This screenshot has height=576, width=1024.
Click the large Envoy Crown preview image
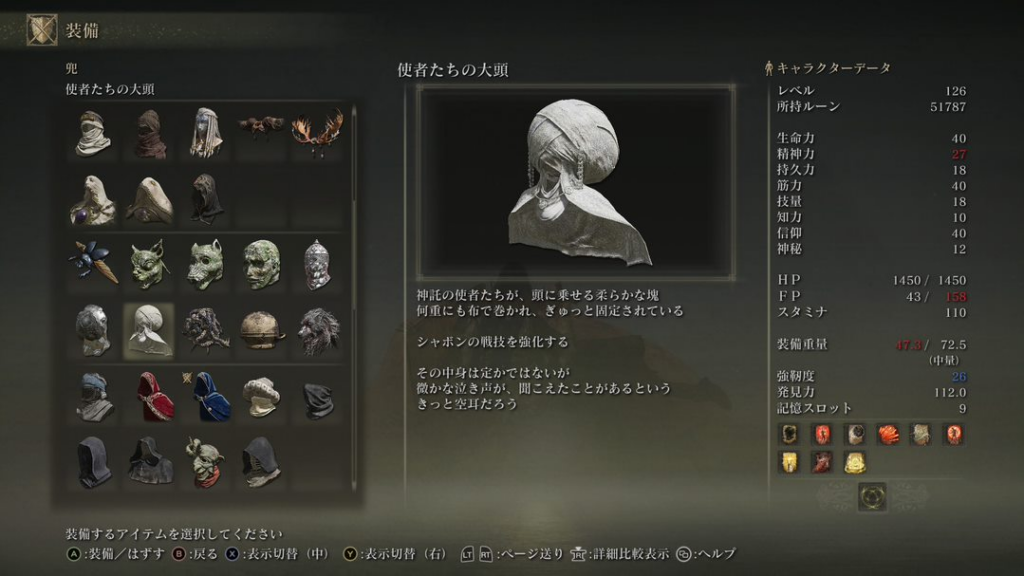point(576,181)
